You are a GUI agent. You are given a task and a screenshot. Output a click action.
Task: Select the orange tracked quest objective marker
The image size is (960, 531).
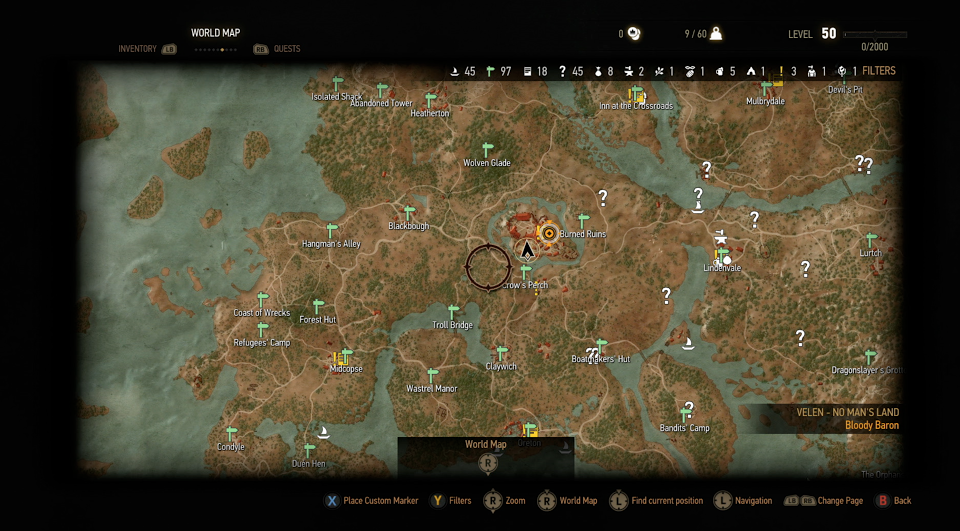tap(548, 233)
